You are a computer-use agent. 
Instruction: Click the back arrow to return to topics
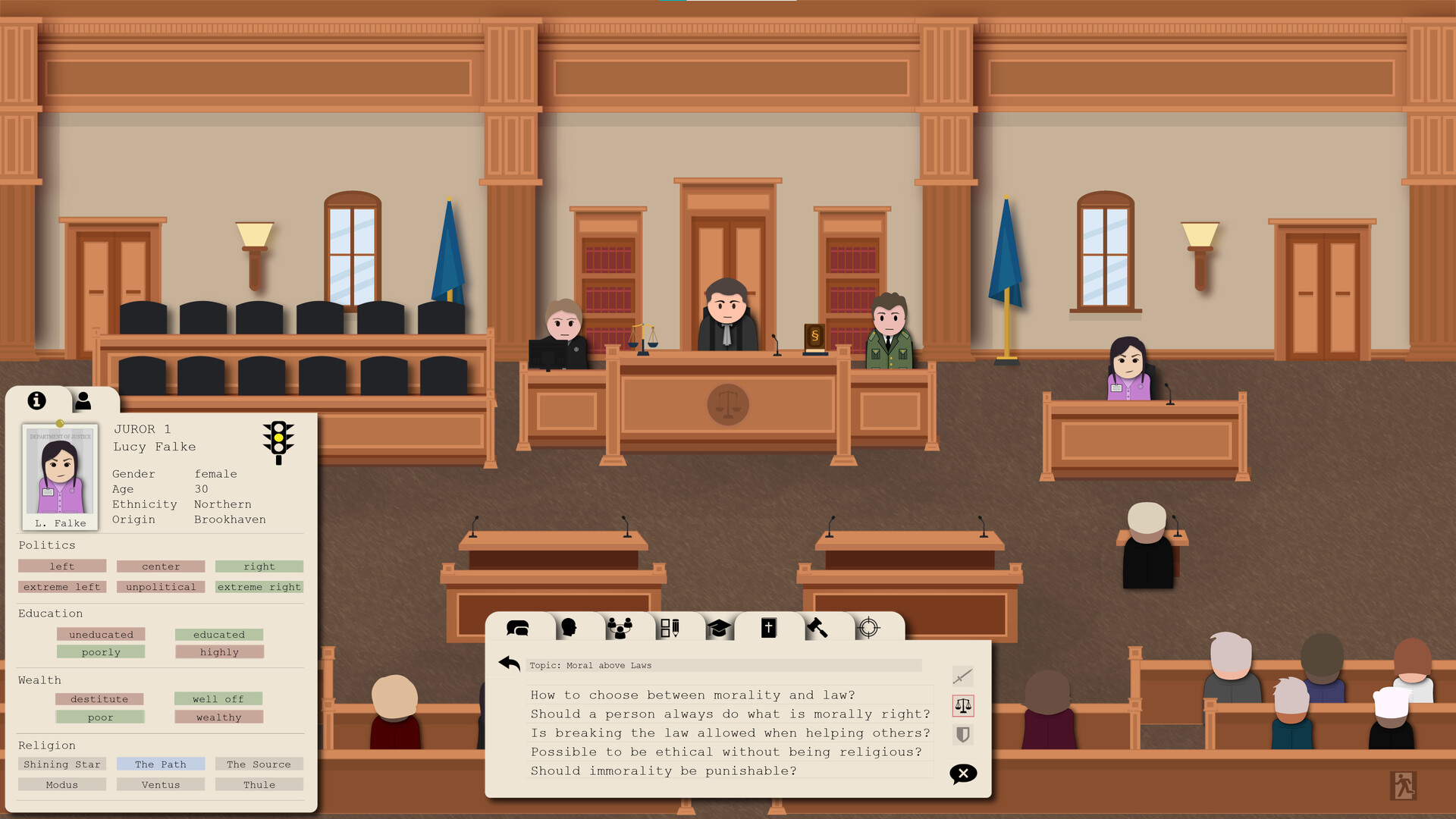pyautogui.click(x=509, y=663)
